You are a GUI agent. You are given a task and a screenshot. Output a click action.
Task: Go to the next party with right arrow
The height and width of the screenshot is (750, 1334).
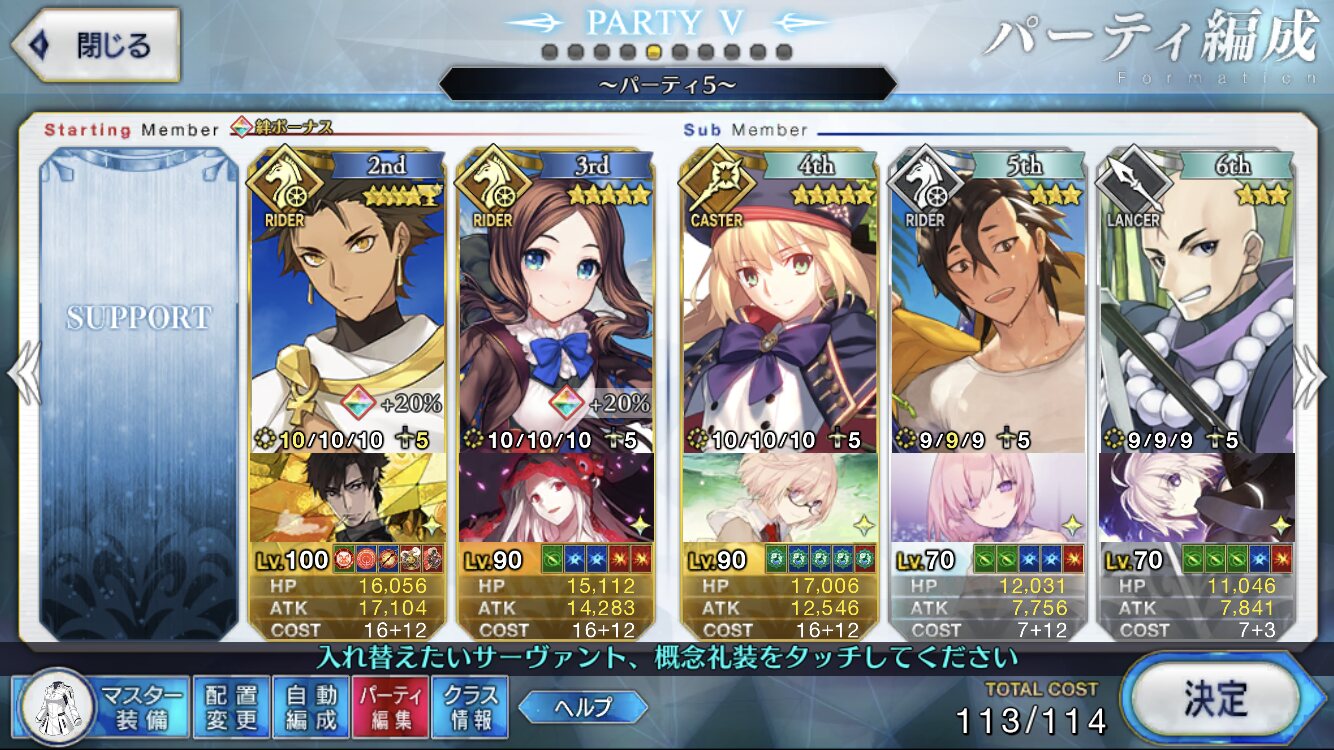tap(1311, 375)
